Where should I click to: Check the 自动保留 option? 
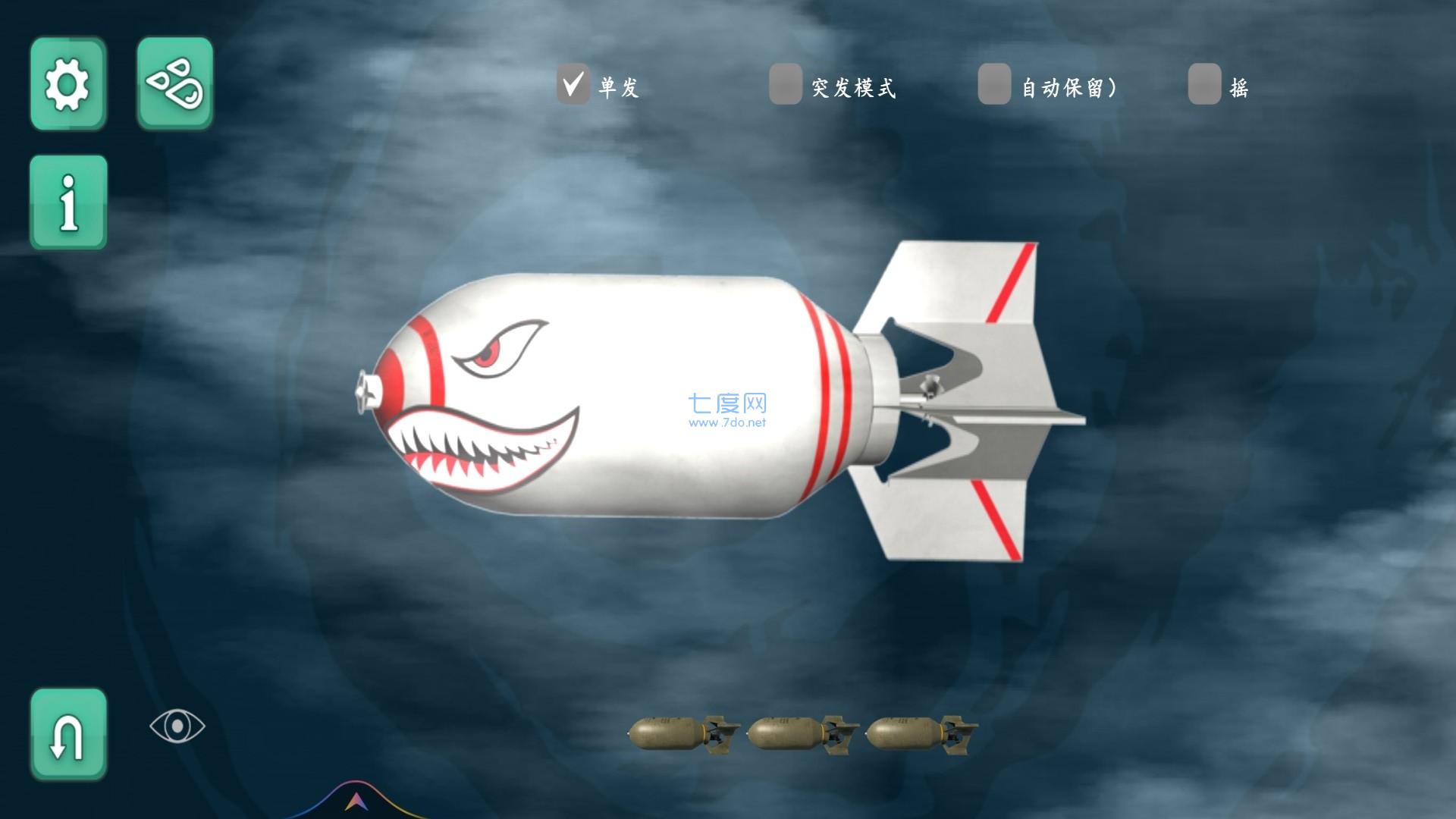tap(994, 86)
